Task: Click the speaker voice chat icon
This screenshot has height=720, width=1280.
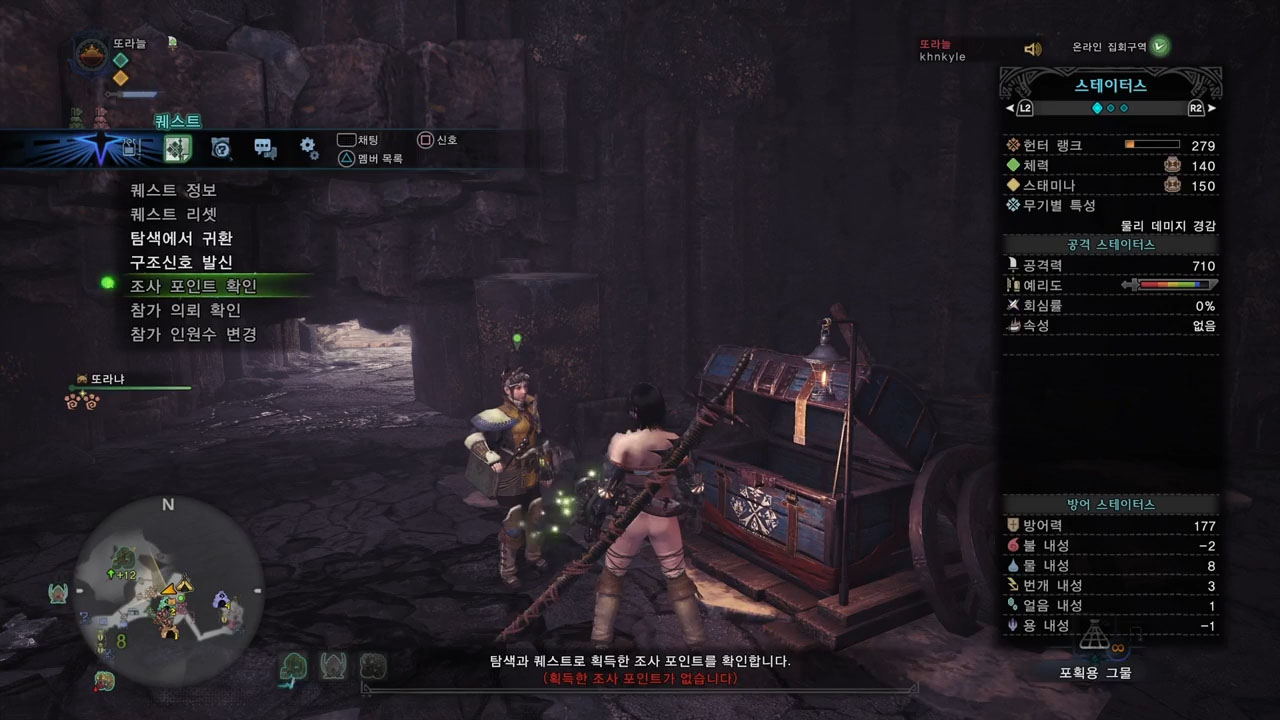Action: pyautogui.click(x=1033, y=49)
